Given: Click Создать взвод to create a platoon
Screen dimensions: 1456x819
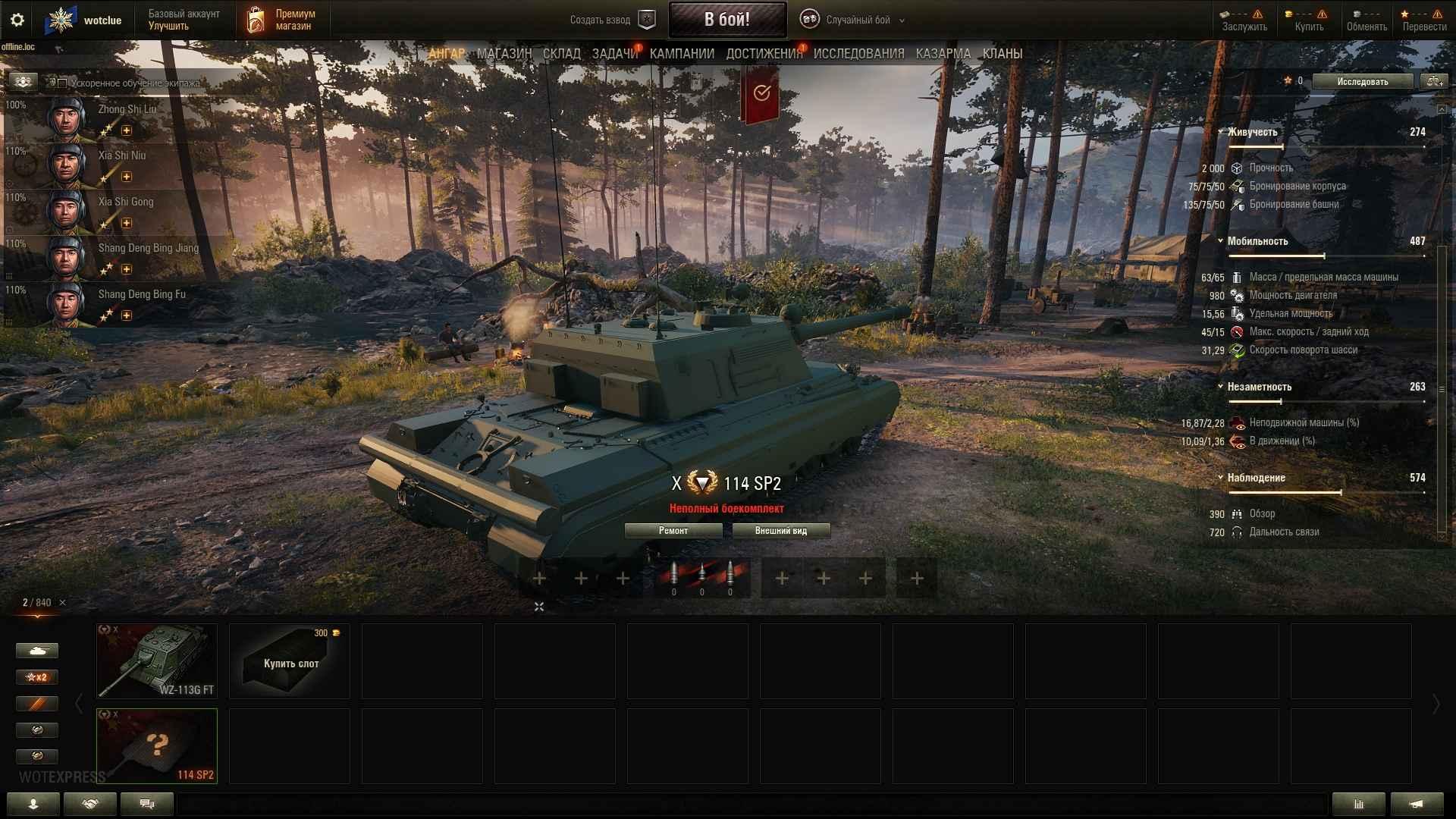Looking at the screenshot, I should pyautogui.click(x=611, y=20).
